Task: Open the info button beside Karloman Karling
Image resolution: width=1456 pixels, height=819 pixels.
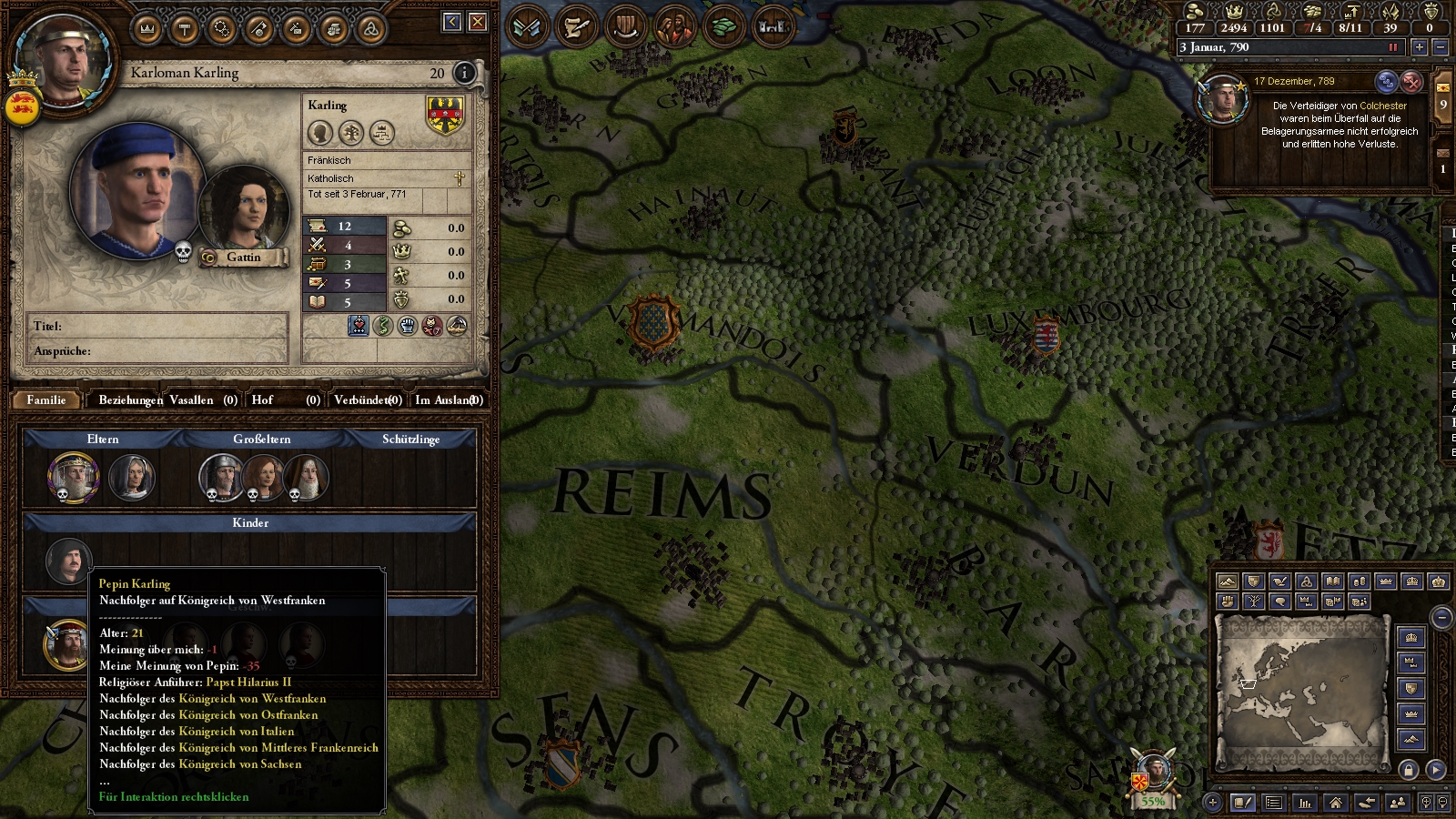Action: (x=464, y=73)
